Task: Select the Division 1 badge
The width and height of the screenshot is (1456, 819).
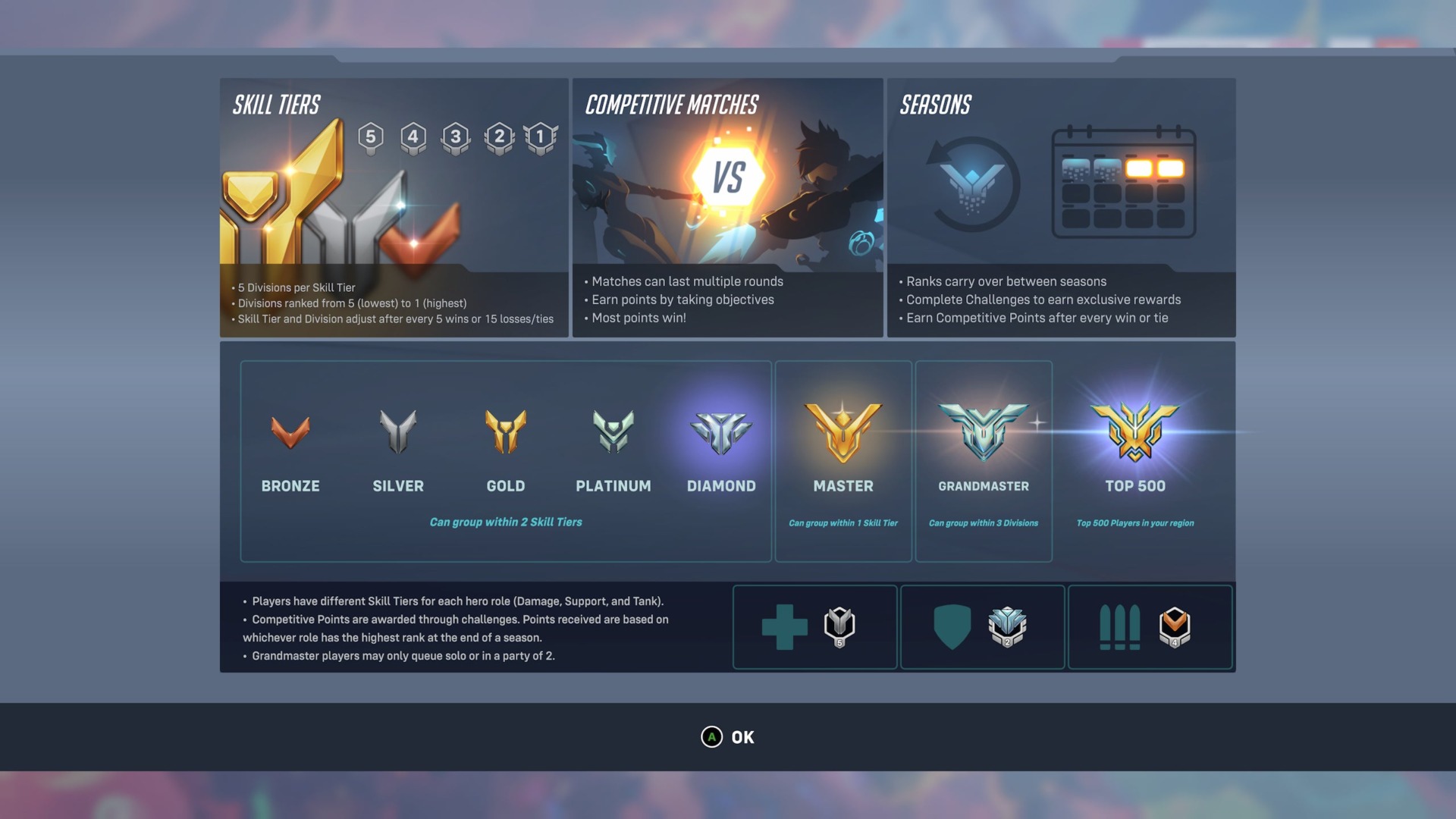Action: (x=540, y=139)
